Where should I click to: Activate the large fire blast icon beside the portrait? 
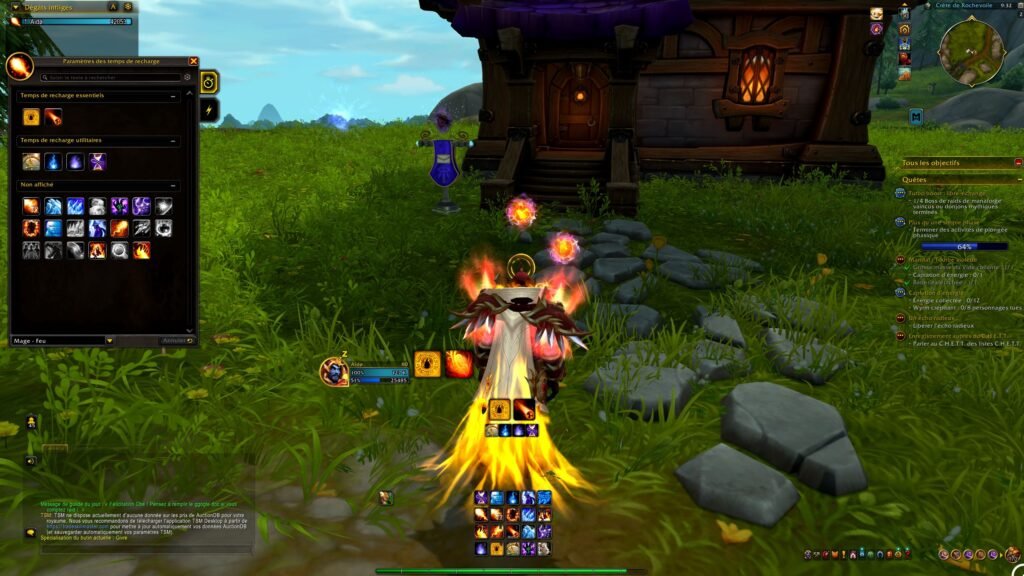[459, 364]
